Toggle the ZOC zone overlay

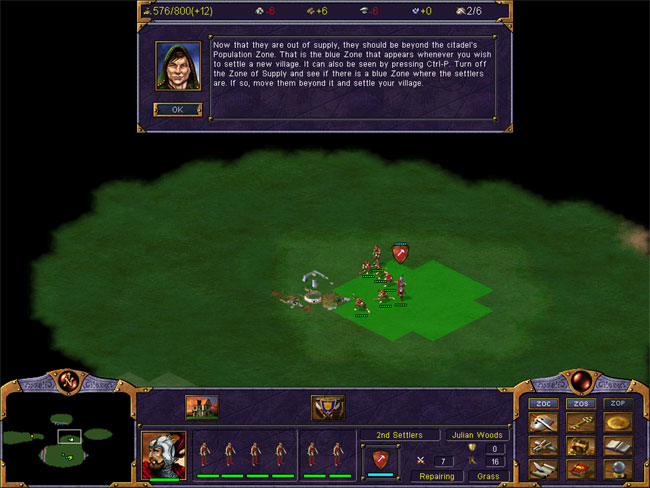tap(543, 403)
